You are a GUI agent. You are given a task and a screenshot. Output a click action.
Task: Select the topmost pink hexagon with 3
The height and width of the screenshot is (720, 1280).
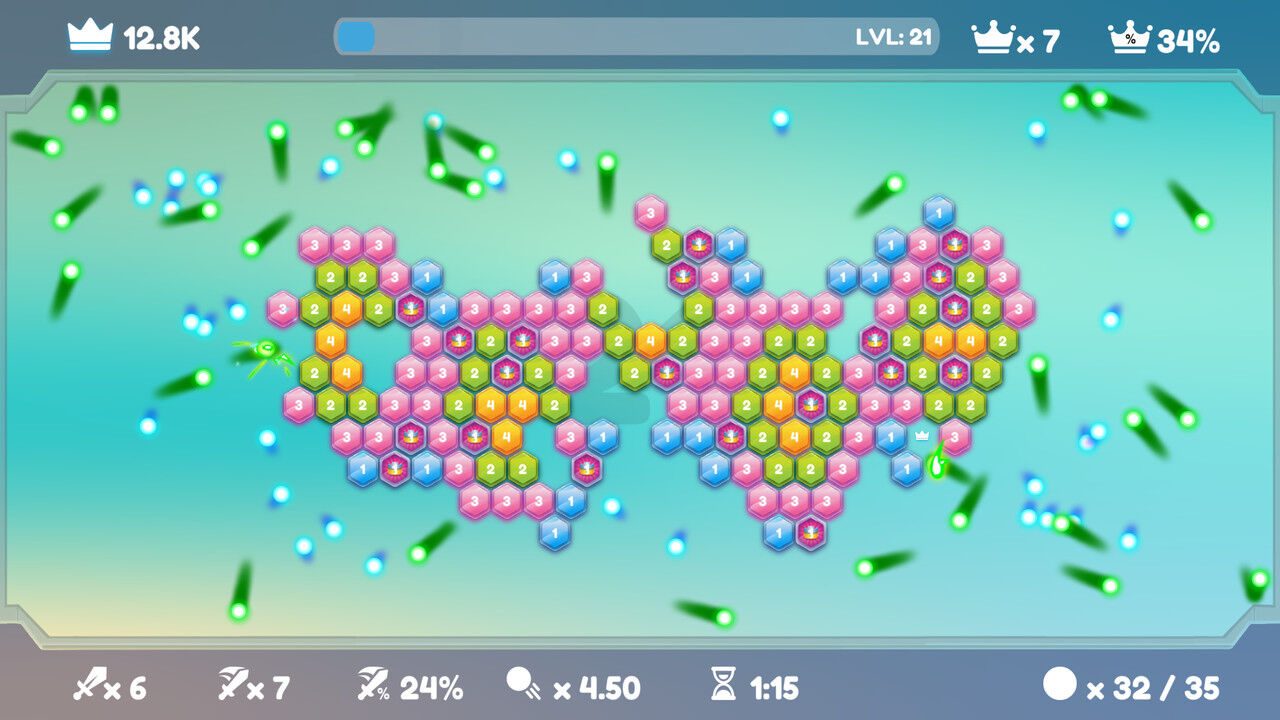click(x=649, y=210)
